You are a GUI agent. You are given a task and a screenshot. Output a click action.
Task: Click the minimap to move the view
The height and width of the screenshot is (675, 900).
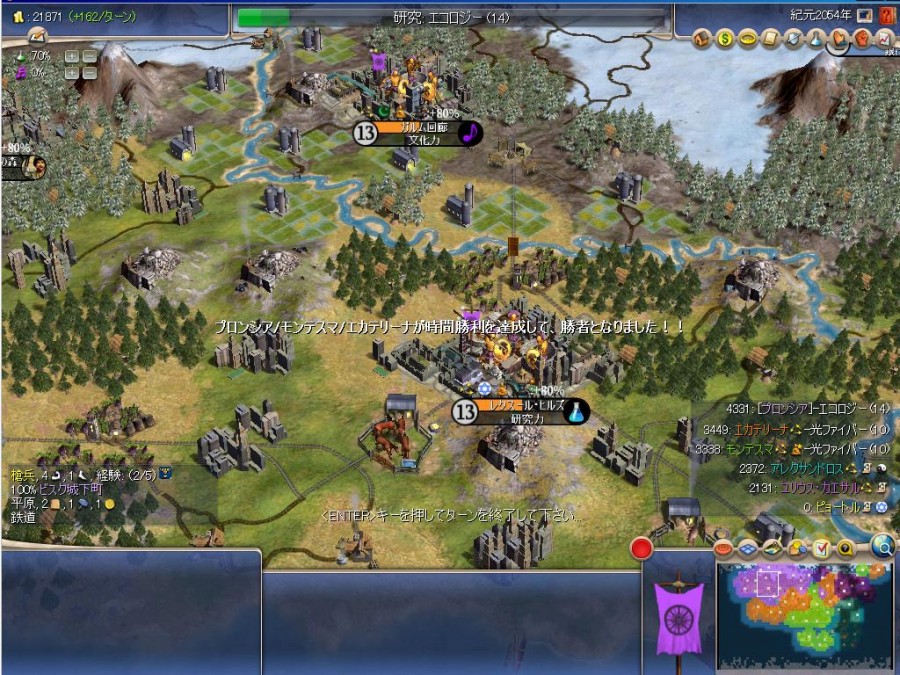point(805,614)
